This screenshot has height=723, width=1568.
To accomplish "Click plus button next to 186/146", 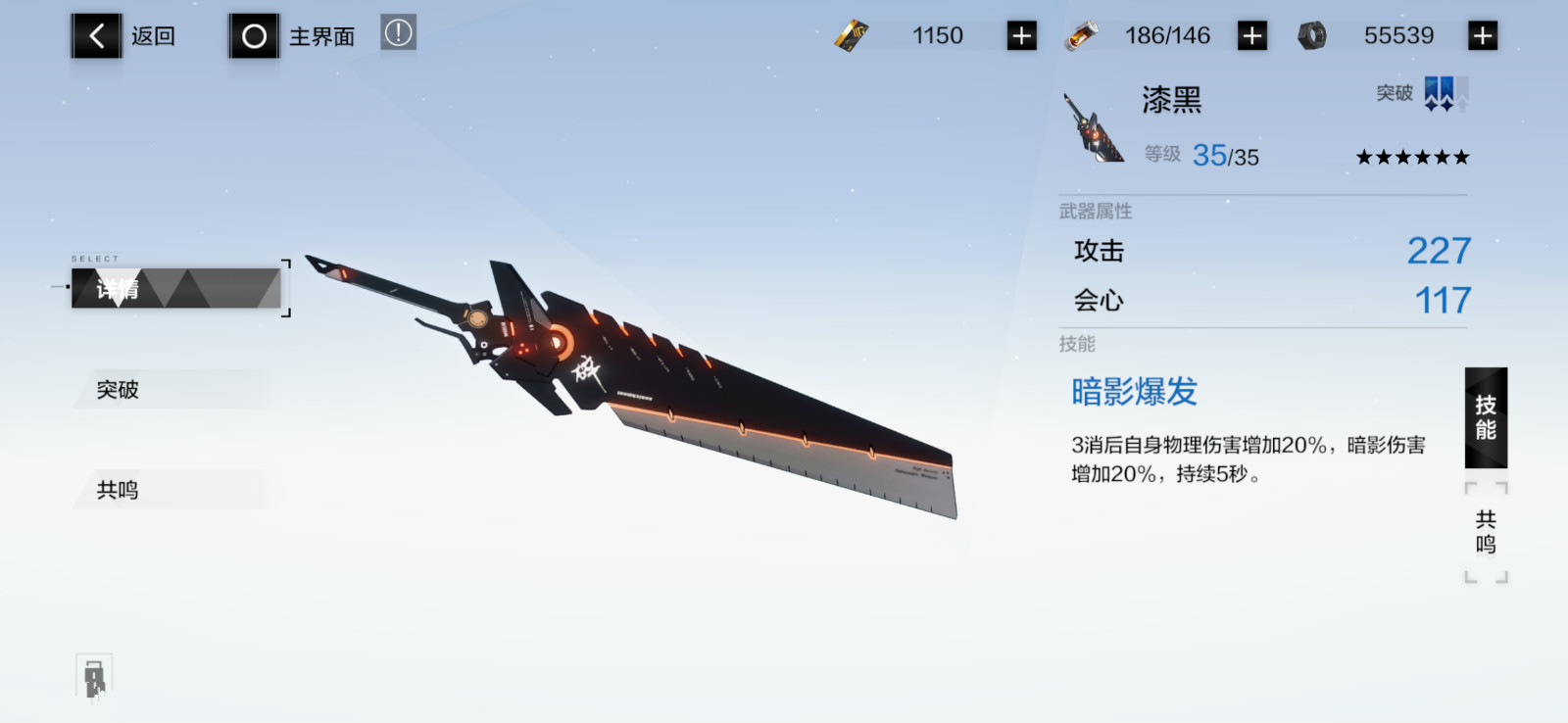I will pyautogui.click(x=1251, y=34).
